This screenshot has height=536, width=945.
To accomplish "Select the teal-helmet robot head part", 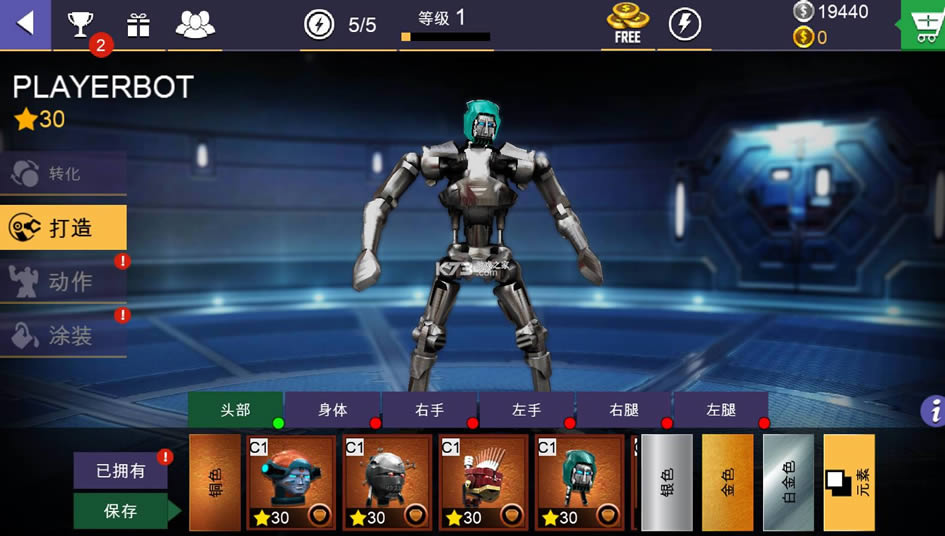I will pyautogui.click(x=579, y=482).
